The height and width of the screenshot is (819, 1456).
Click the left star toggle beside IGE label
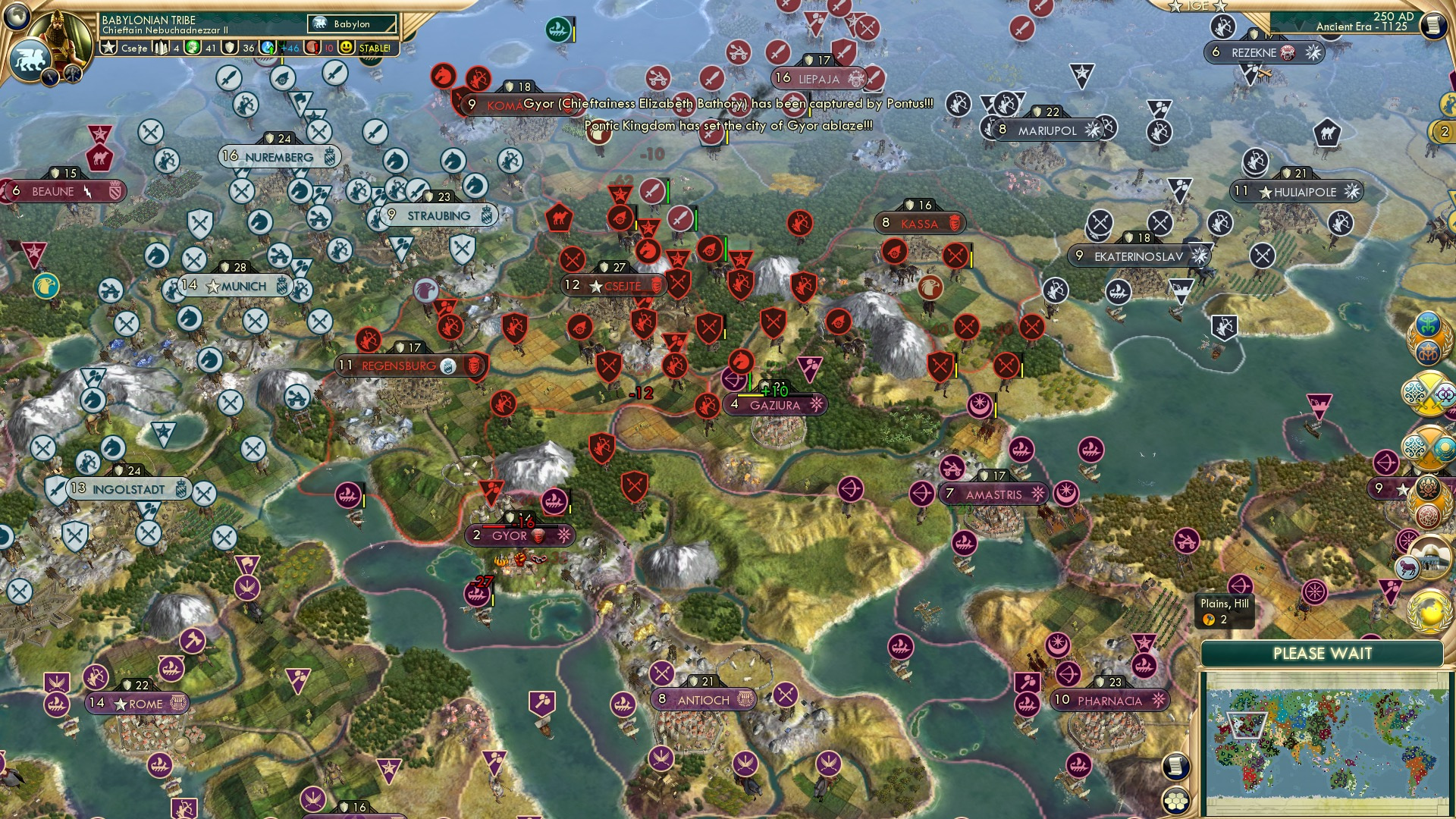pyautogui.click(x=1175, y=7)
